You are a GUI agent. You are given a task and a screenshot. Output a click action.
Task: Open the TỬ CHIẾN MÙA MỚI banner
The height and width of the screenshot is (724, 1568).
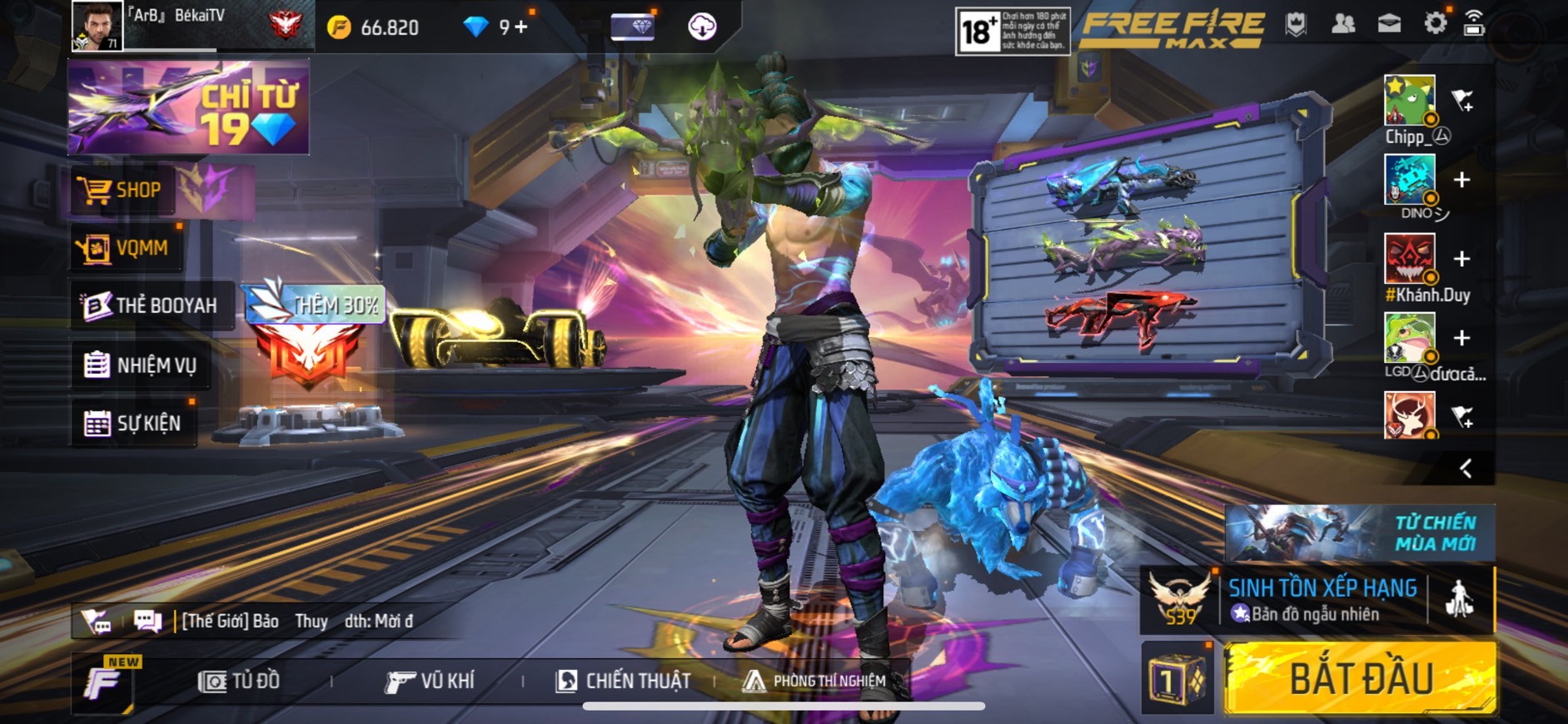1360,533
